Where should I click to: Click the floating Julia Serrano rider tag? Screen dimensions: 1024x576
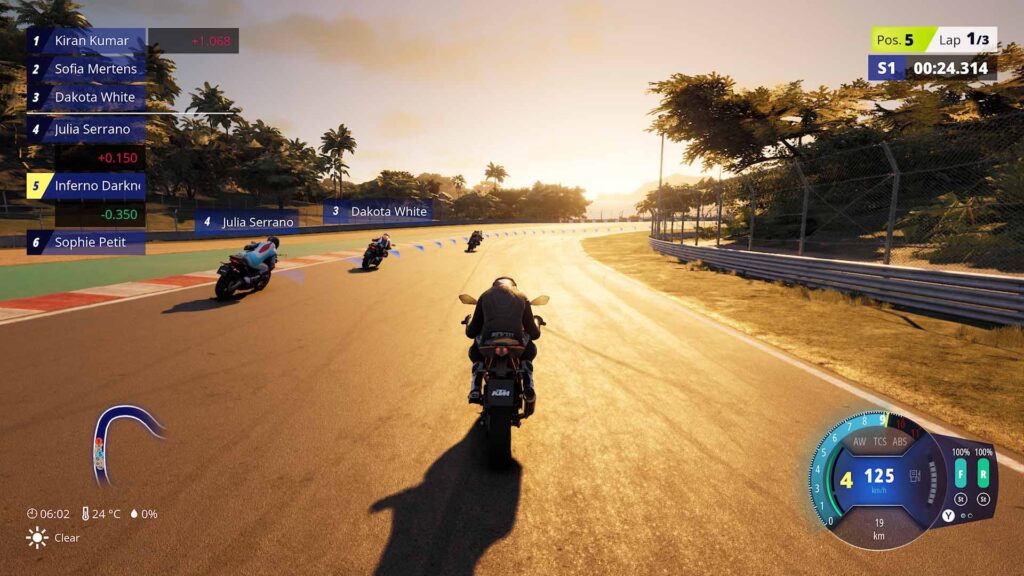248,222
